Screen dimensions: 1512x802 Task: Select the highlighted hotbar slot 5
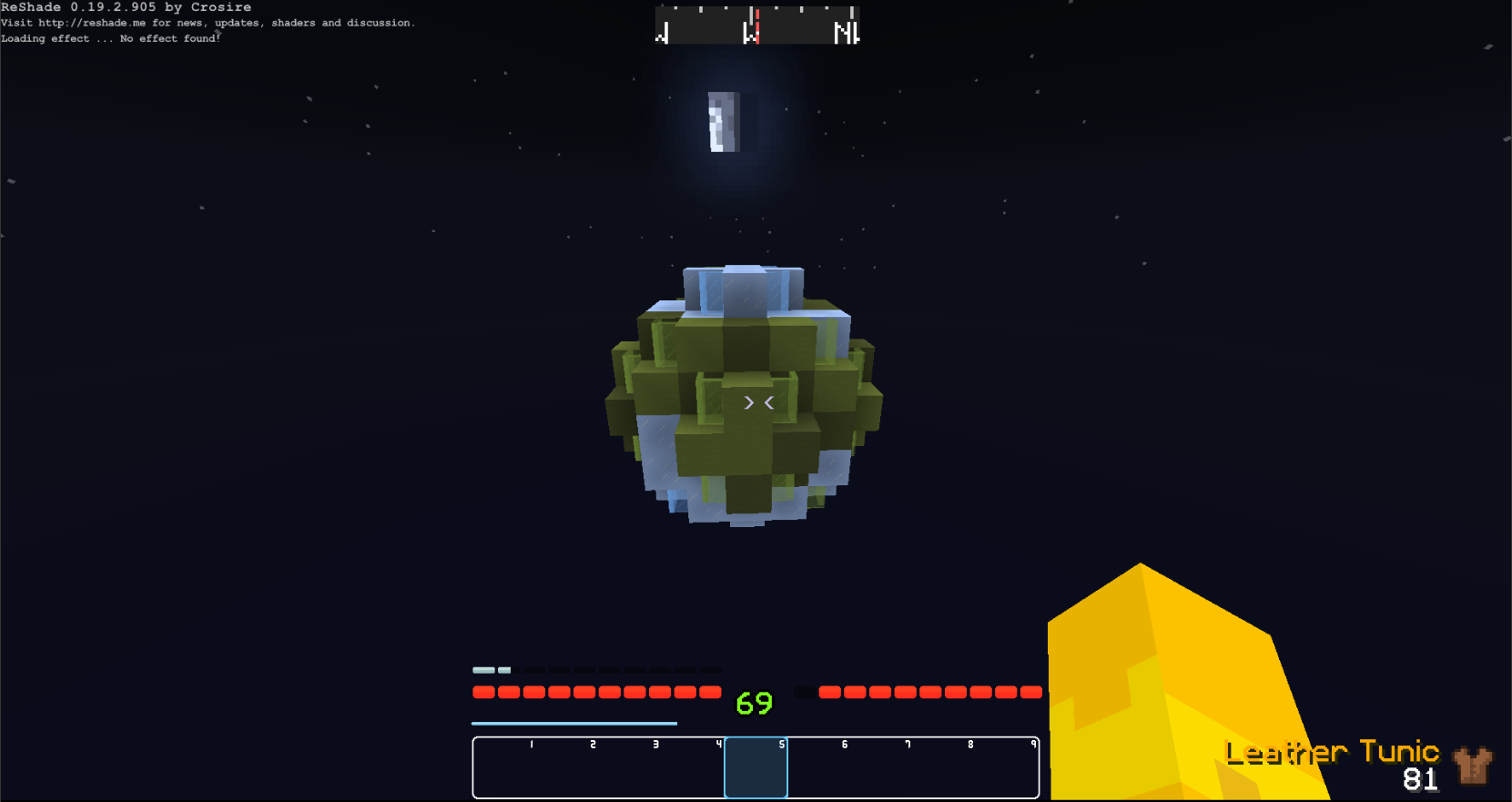pyautogui.click(x=756, y=767)
